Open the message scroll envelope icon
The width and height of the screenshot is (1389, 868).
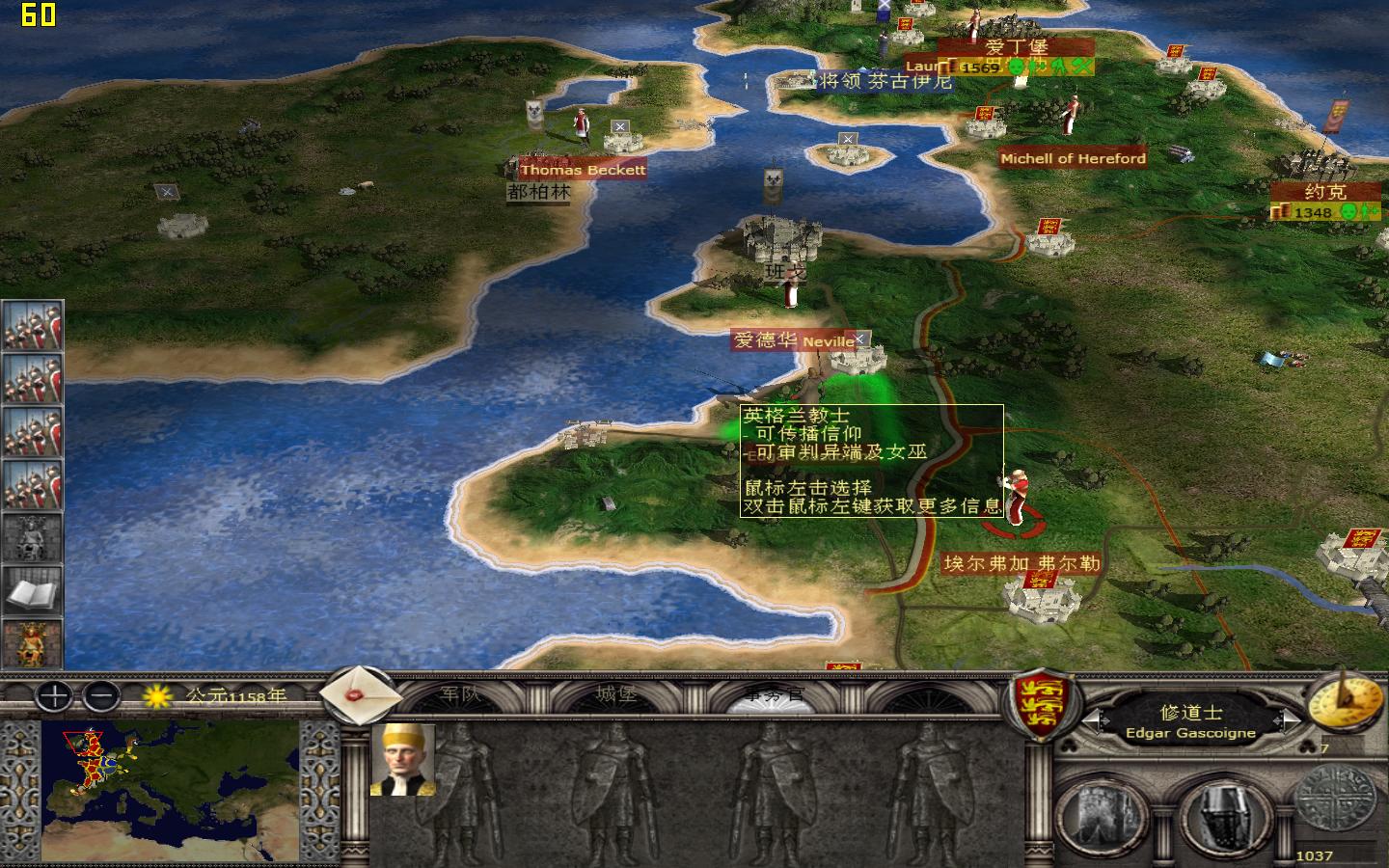[x=362, y=696]
